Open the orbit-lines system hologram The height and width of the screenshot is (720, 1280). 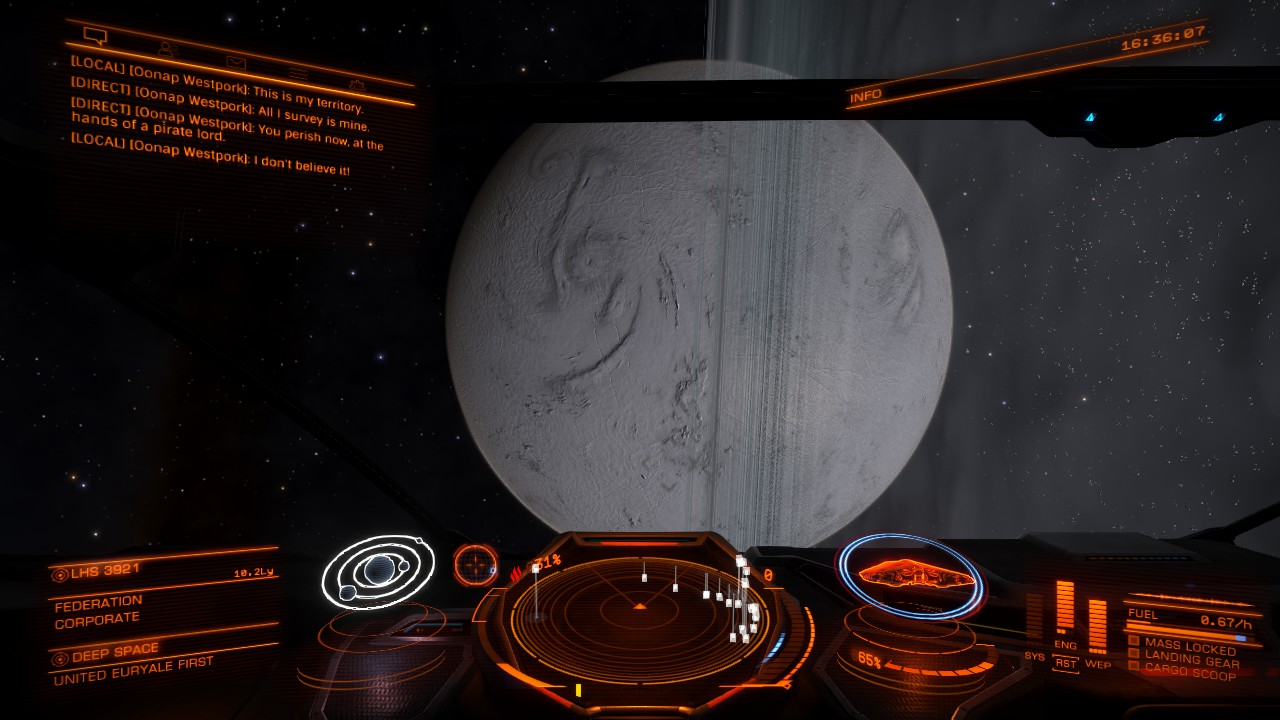(377, 572)
